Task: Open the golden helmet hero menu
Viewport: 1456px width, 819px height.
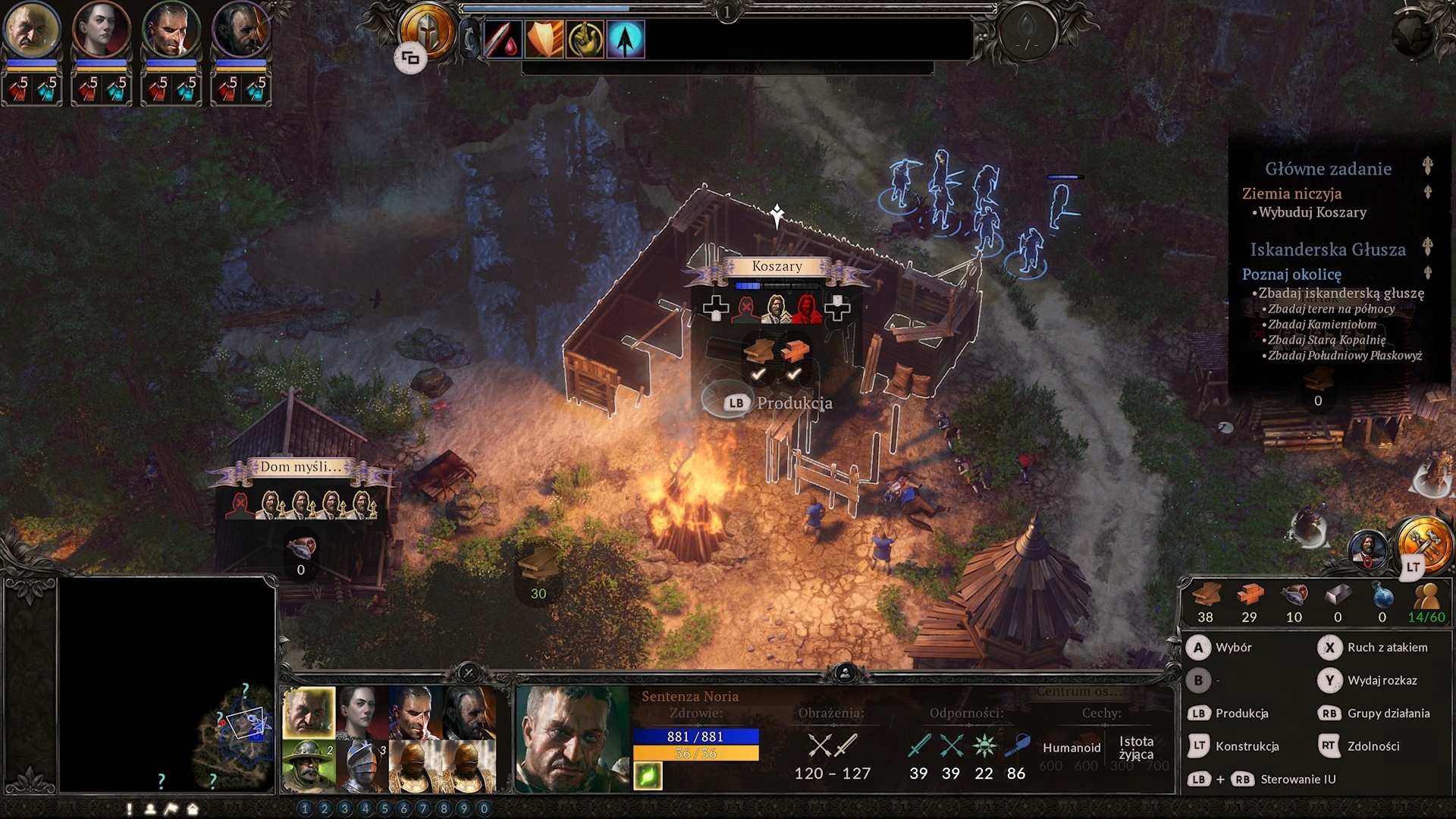Action: coord(426,32)
